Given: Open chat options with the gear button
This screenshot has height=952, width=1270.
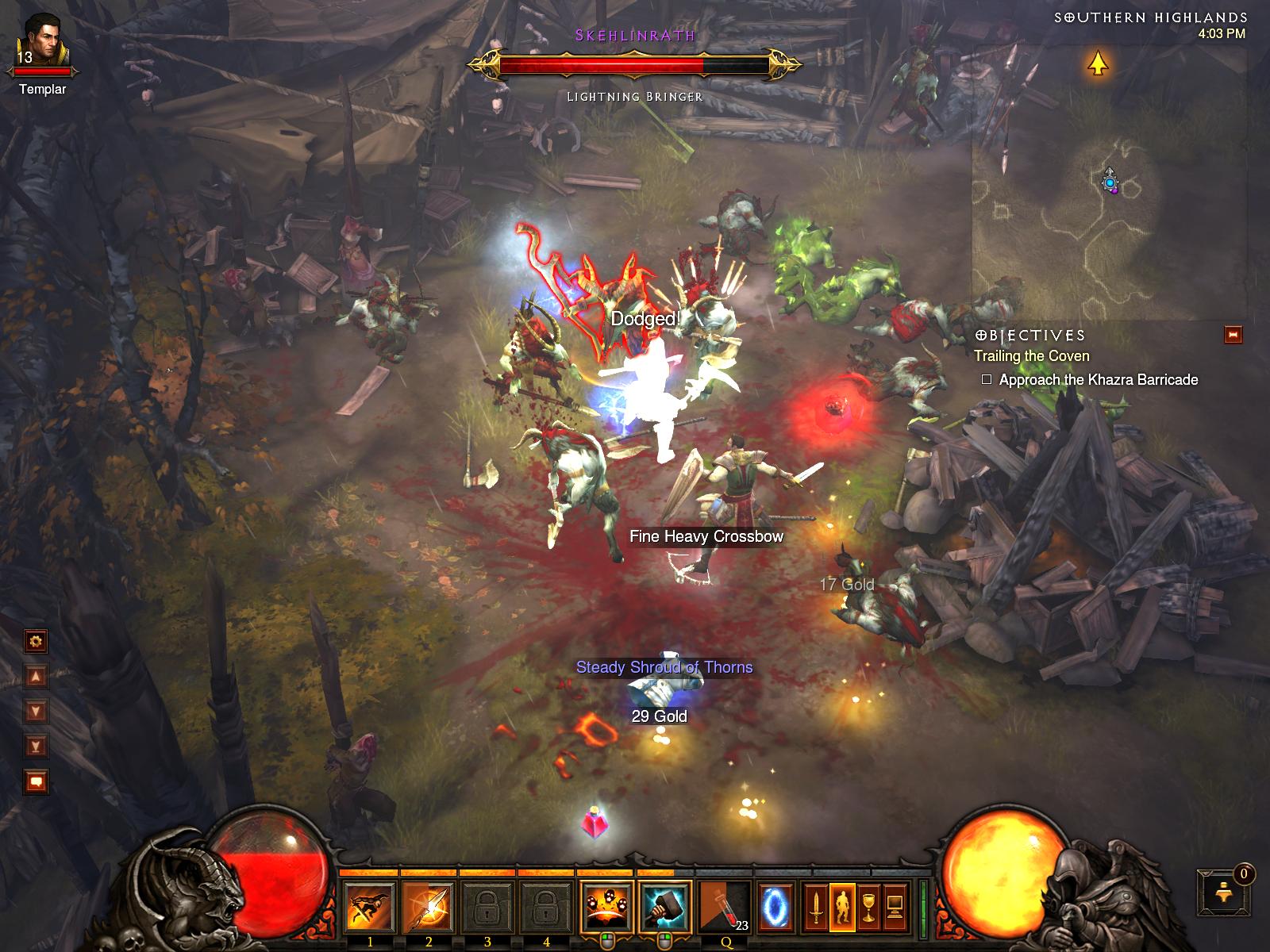Looking at the screenshot, I should [x=37, y=641].
